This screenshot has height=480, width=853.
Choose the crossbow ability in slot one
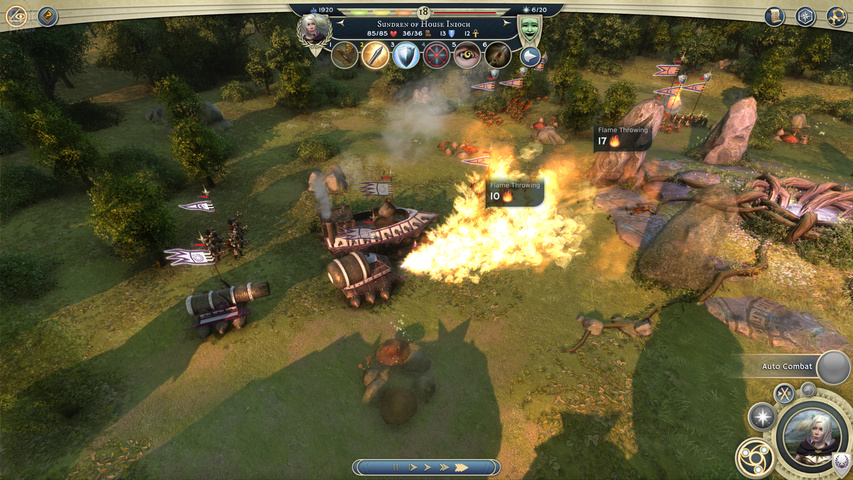[345, 55]
